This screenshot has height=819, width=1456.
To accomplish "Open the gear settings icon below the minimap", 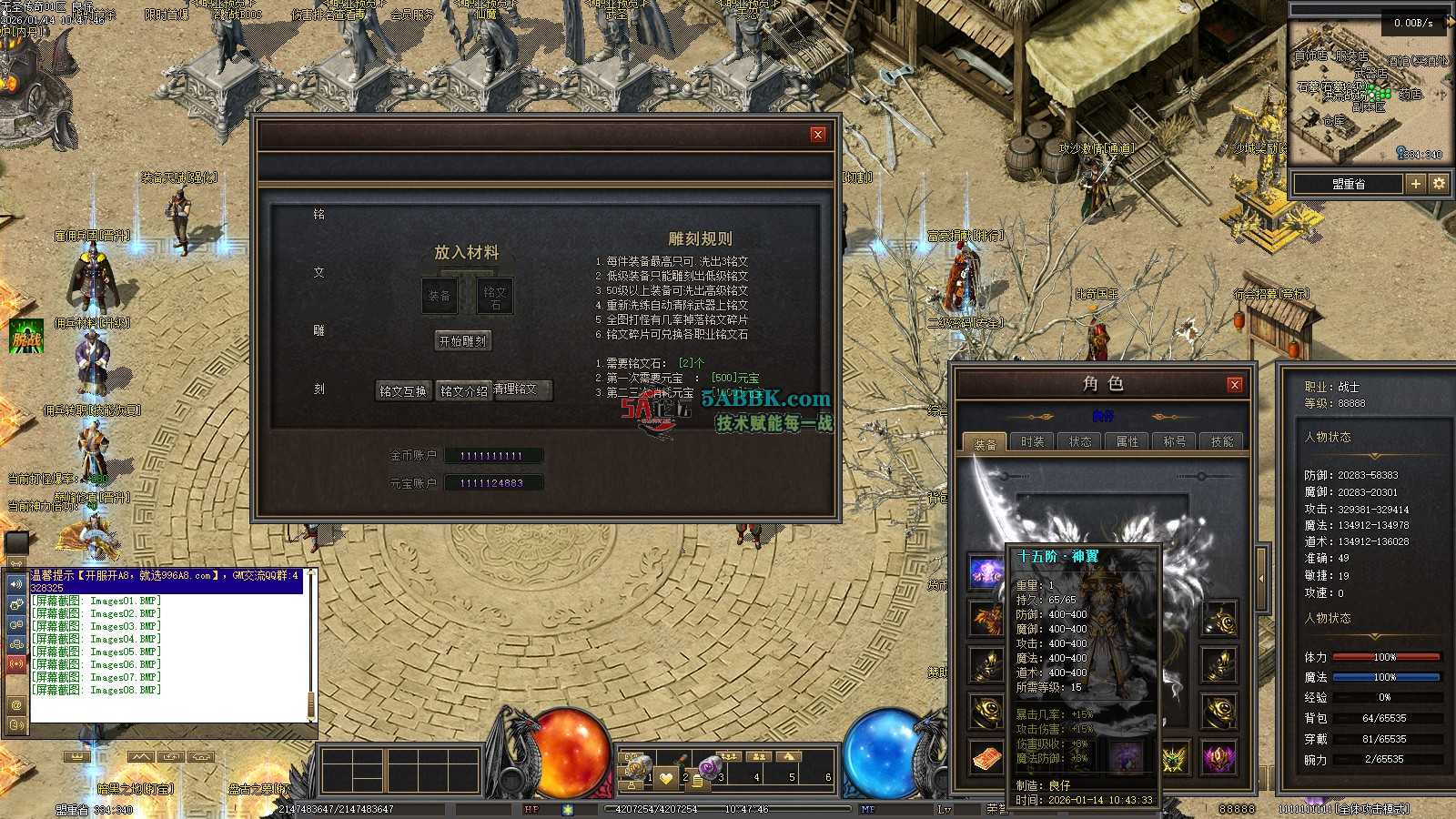I will coord(1439,184).
